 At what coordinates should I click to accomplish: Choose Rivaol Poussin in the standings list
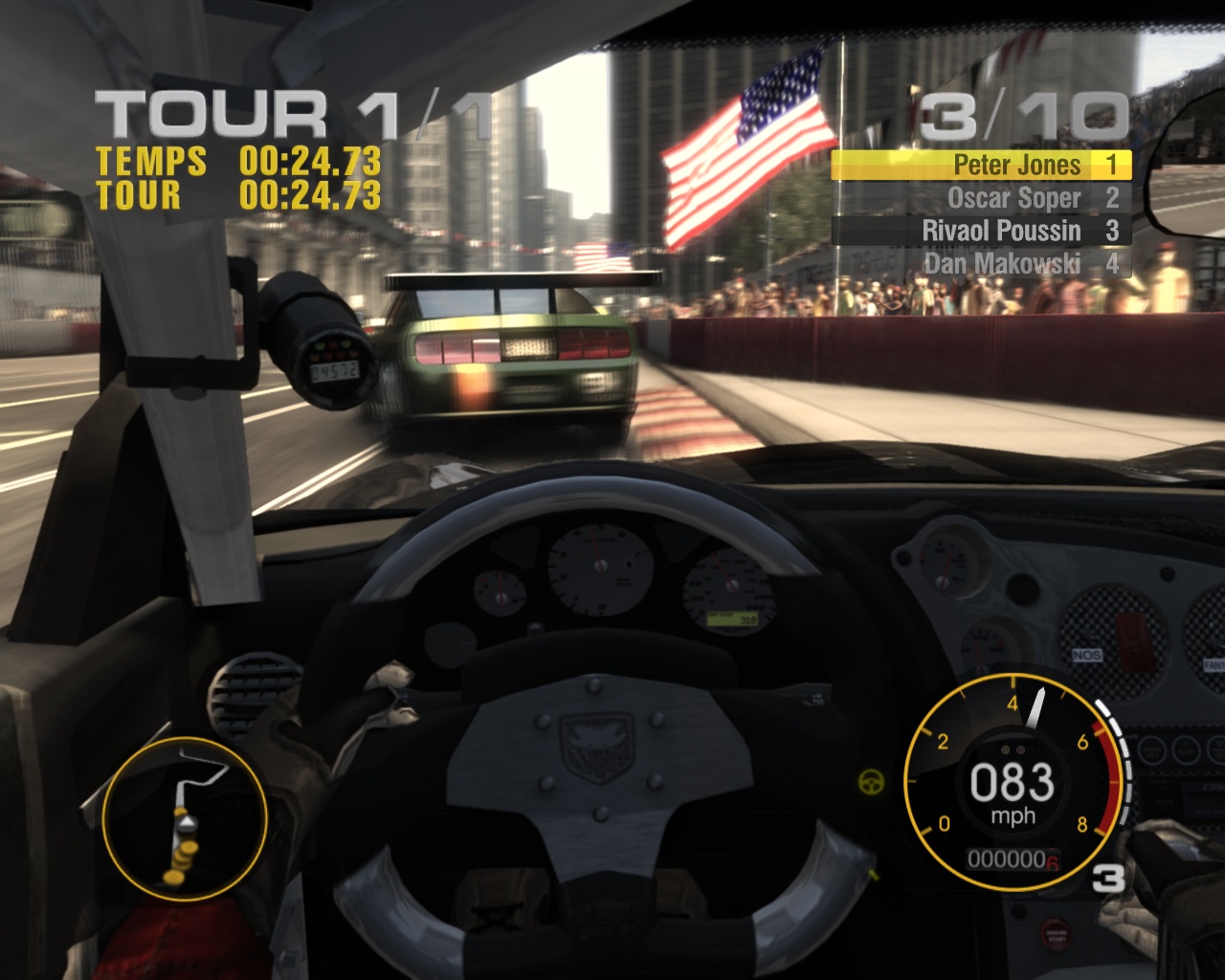click(x=981, y=231)
